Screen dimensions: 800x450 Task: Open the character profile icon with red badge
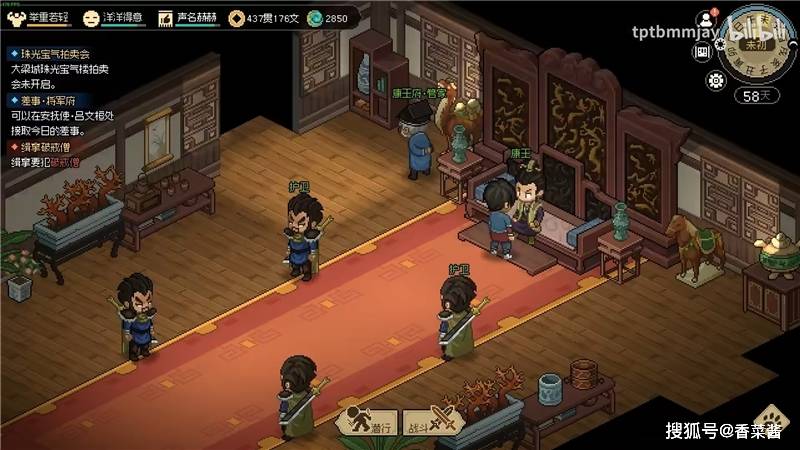click(708, 19)
